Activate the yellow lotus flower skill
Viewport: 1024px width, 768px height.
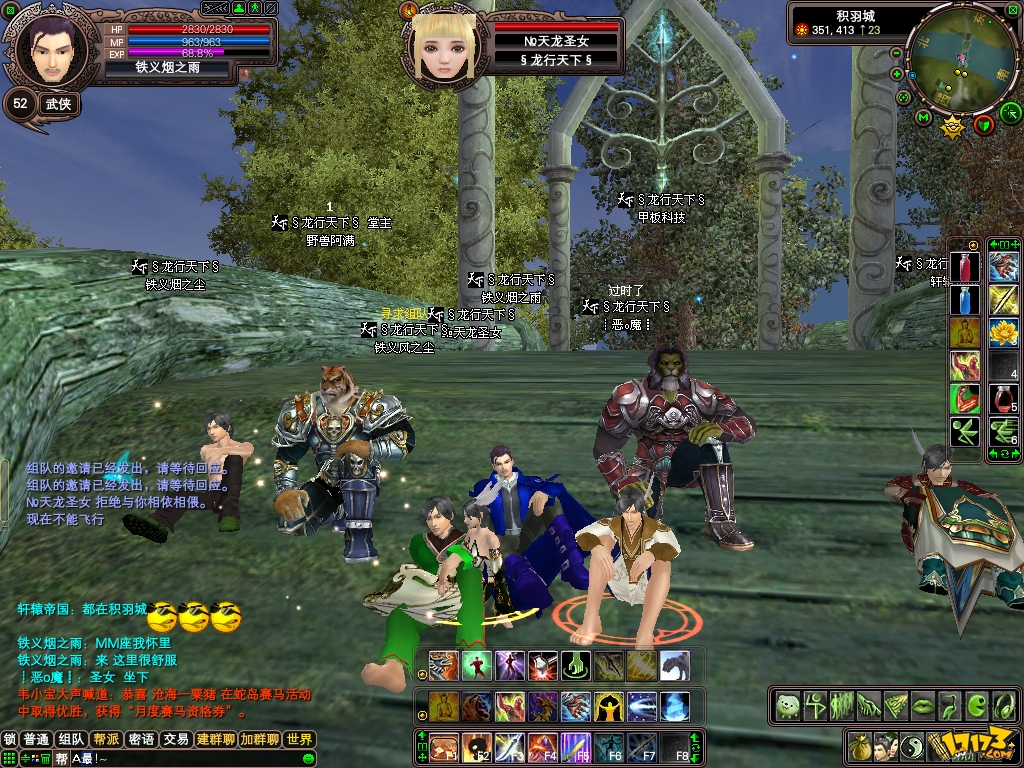tap(1003, 333)
